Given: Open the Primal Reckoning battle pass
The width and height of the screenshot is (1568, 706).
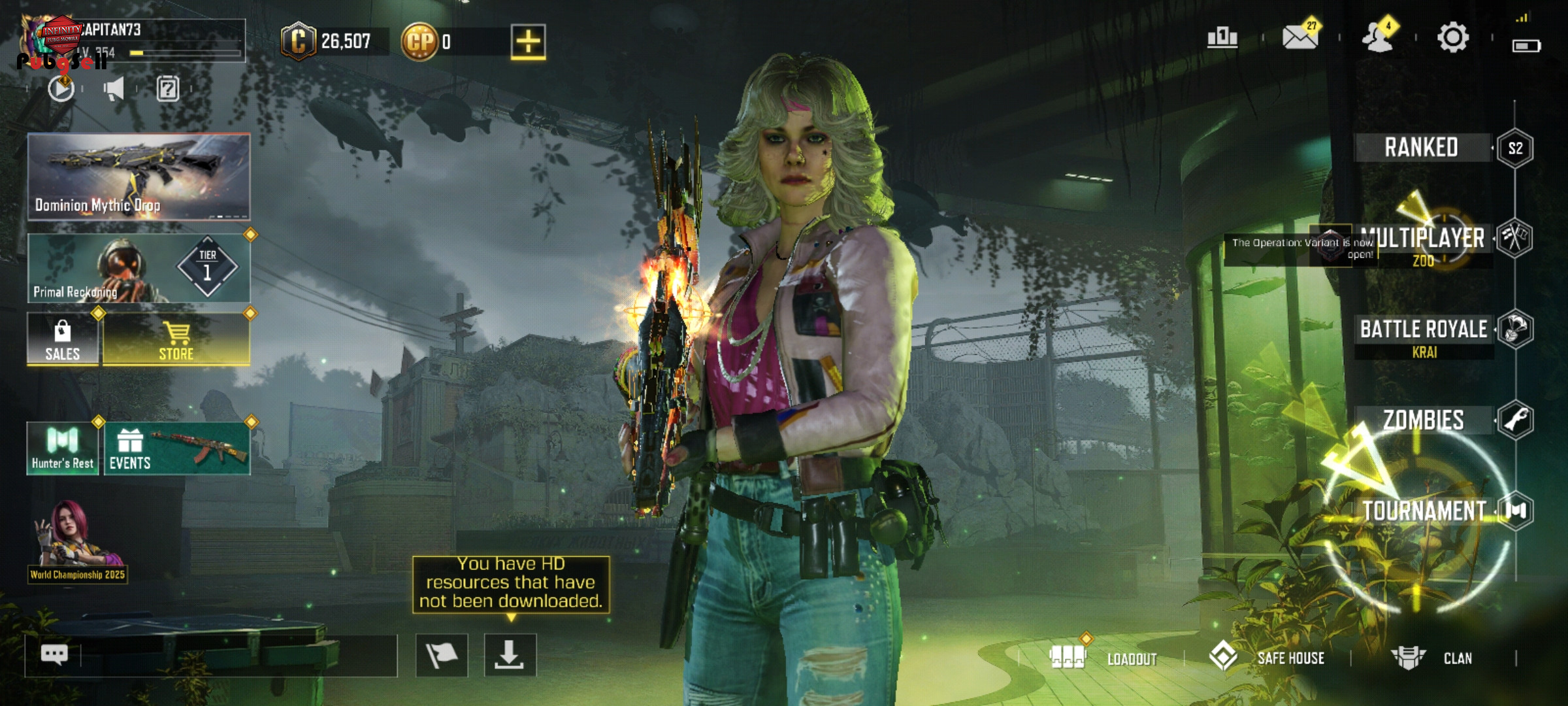Looking at the screenshot, I should 139,268.
